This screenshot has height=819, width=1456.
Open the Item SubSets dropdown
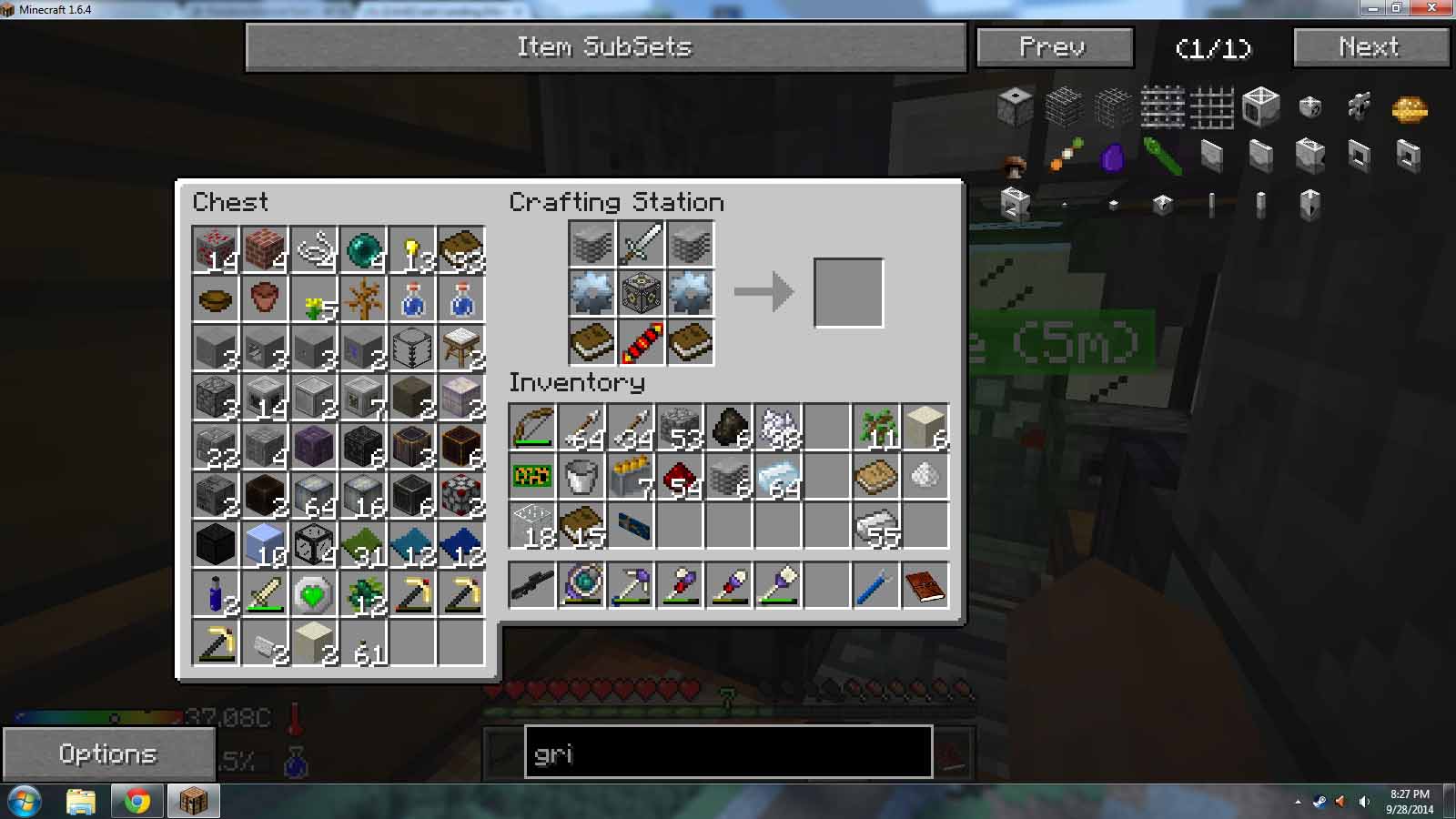click(x=605, y=47)
